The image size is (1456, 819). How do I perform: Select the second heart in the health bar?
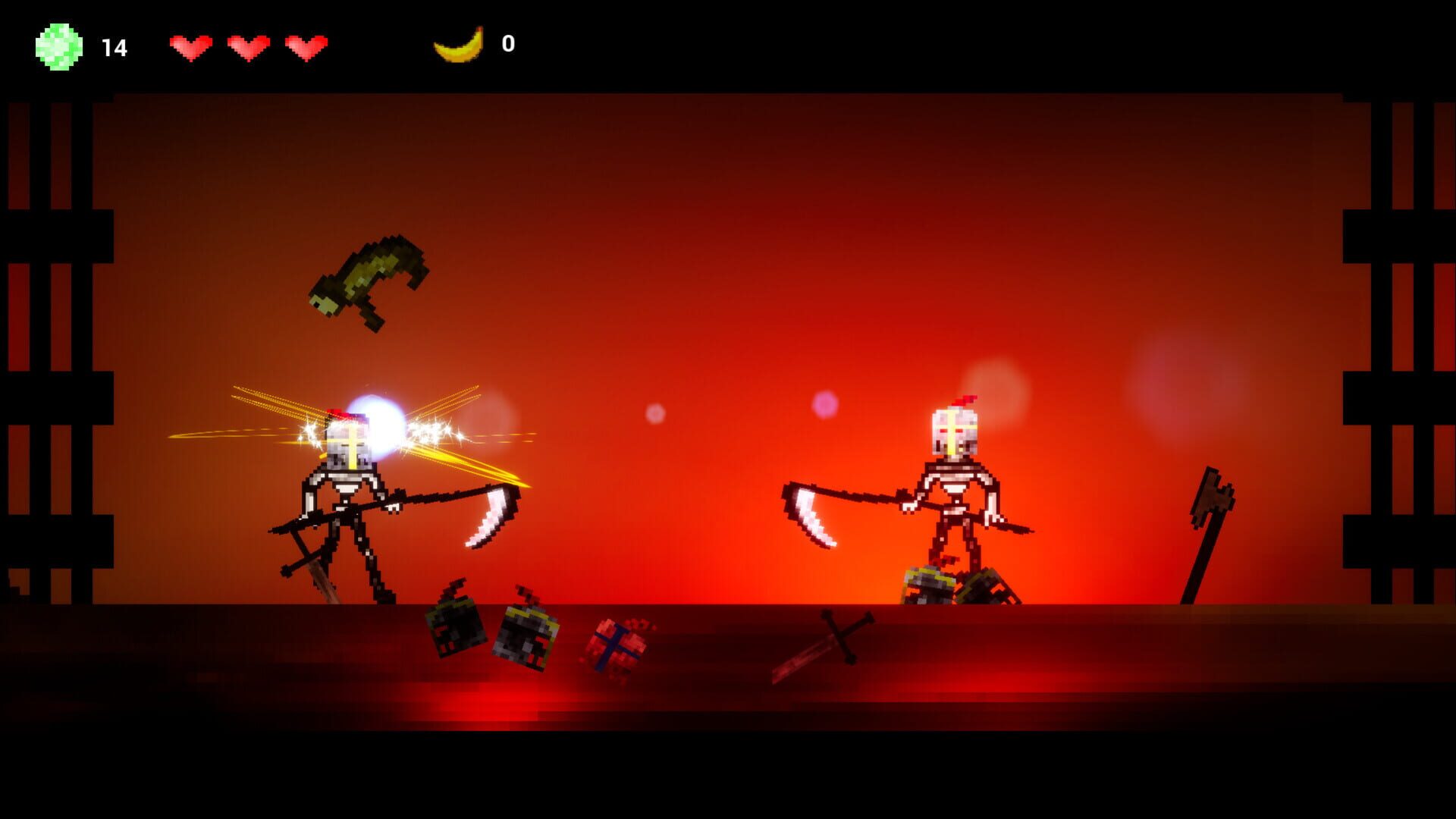click(x=248, y=45)
